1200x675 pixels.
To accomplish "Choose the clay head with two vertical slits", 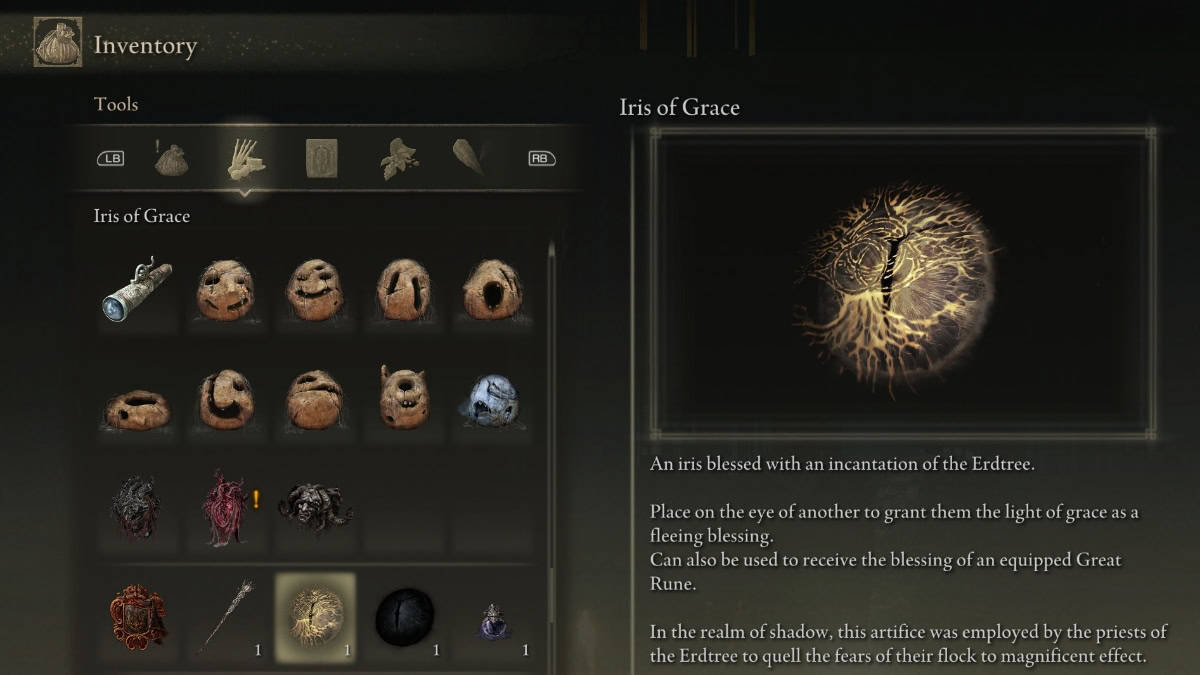I will coord(403,291).
